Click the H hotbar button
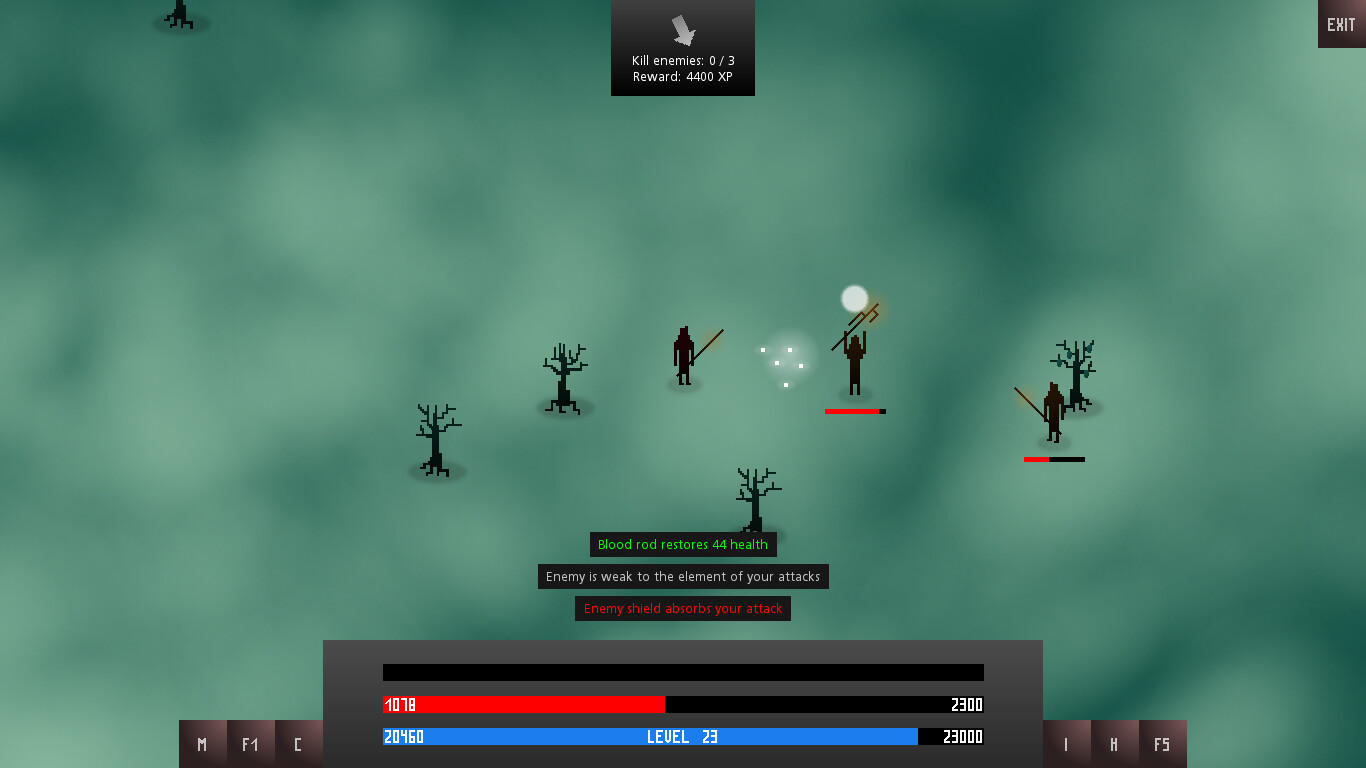Screen dimensions: 1366x768 1114,744
